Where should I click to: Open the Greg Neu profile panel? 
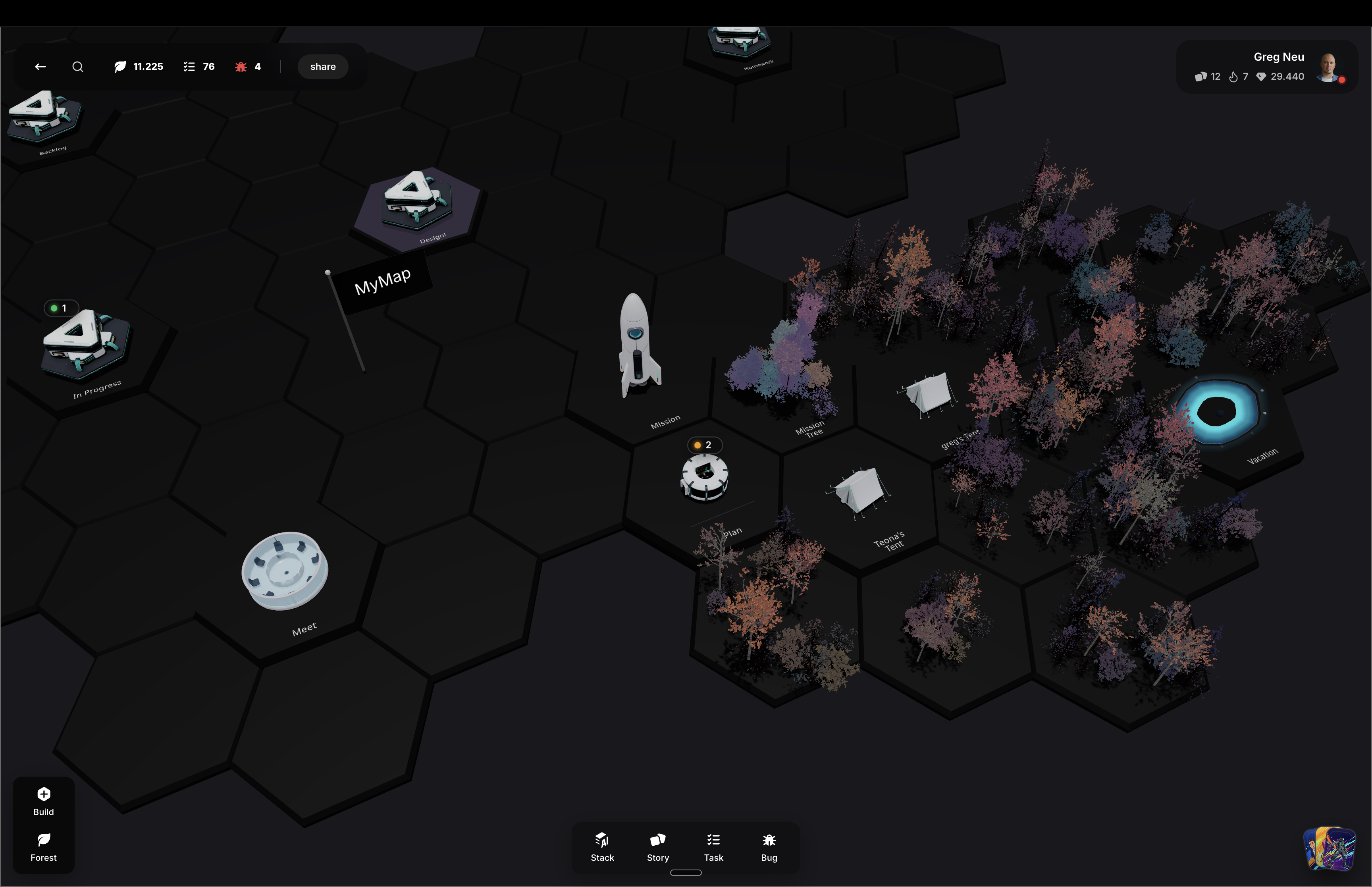pyautogui.click(x=1278, y=56)
